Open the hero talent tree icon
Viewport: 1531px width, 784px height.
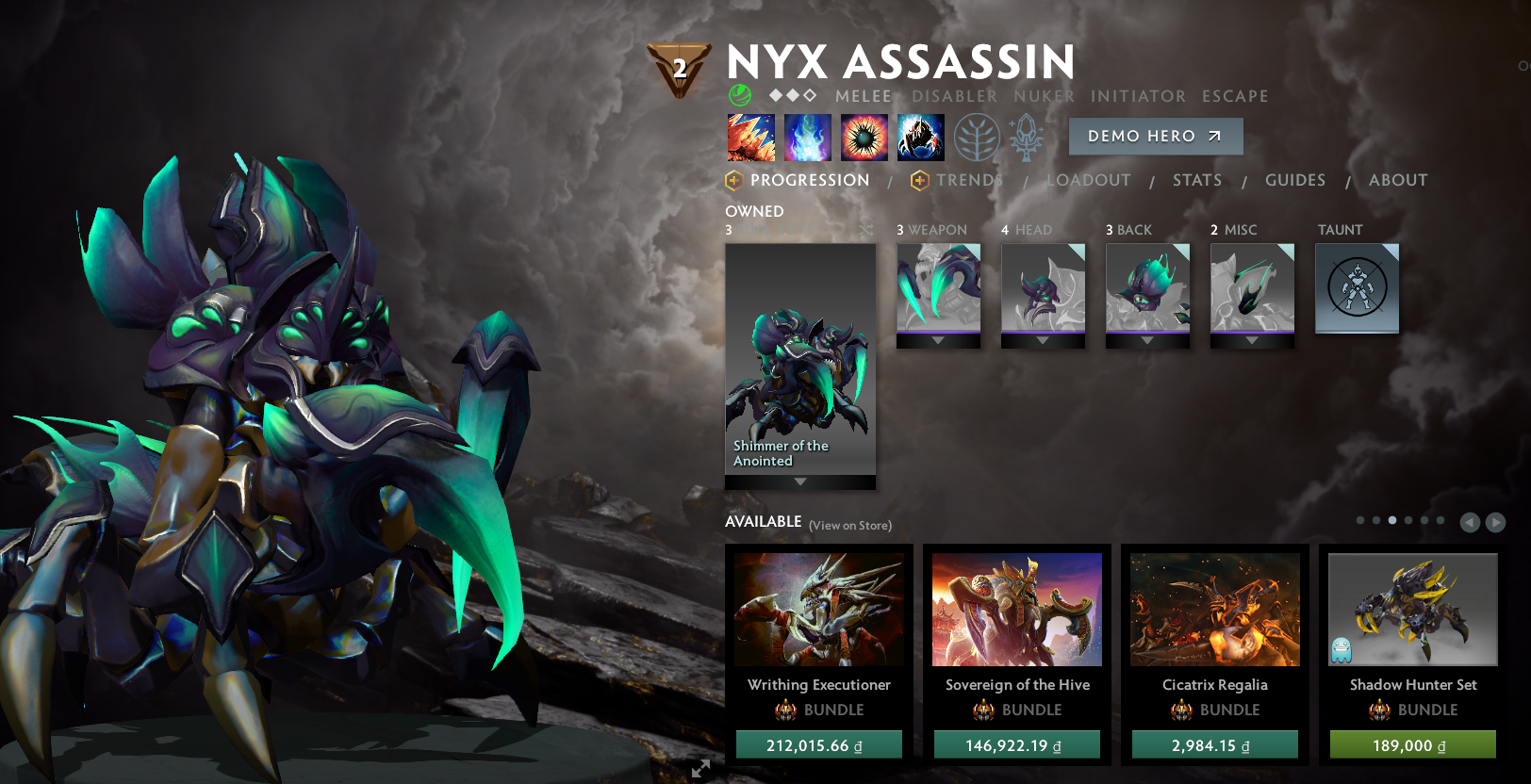(977, 137)
